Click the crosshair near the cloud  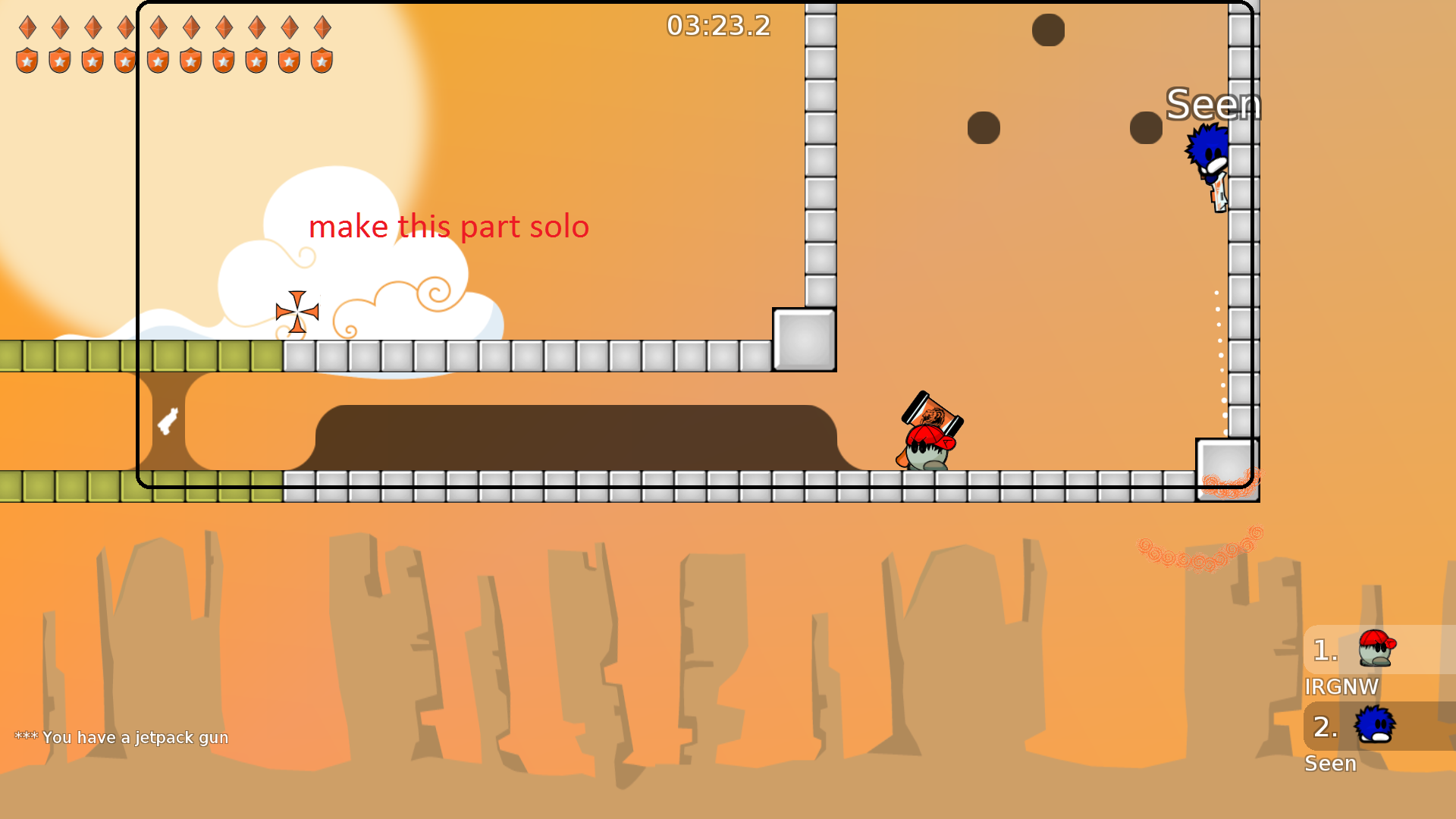297,311
